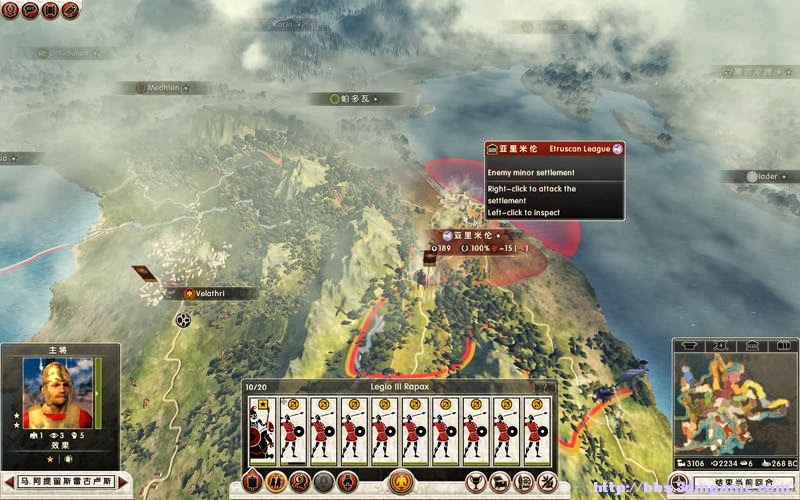Viewport: 800px width, 500px height.
Task: Select the Velathri settlement label
Action: point(212,293)
